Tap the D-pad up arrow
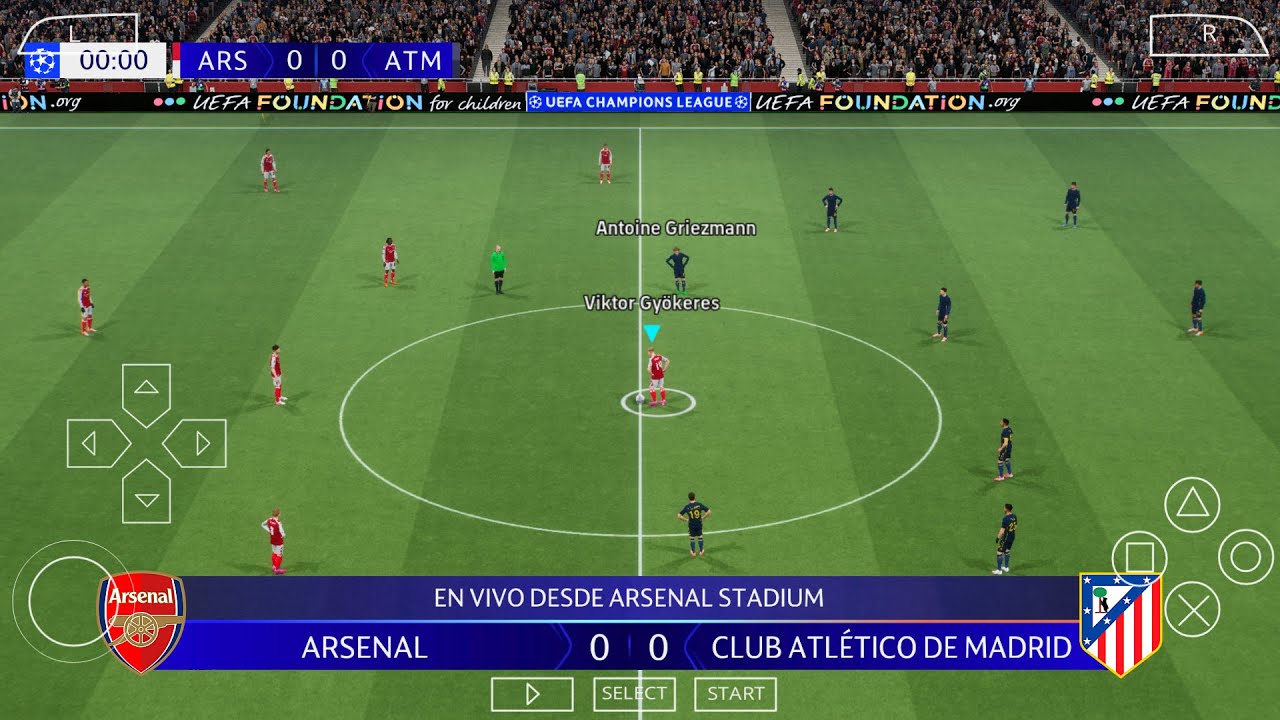This screenshot has width=1280, height=720. click(146, 390)
